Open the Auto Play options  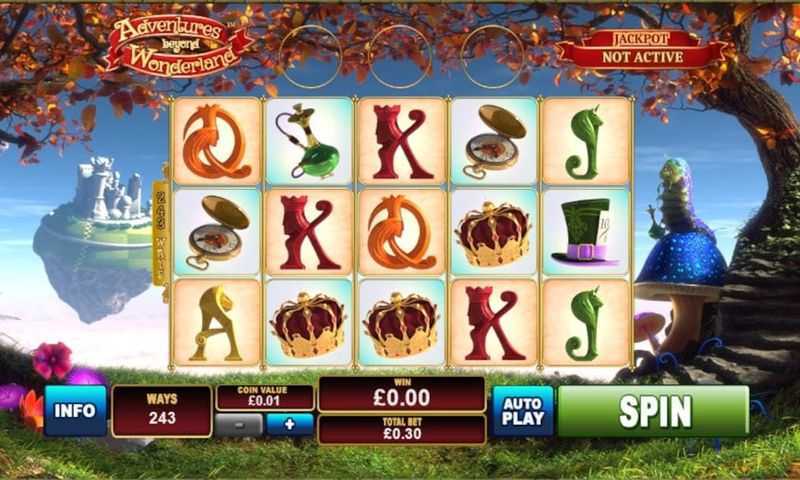coord(521,411)
